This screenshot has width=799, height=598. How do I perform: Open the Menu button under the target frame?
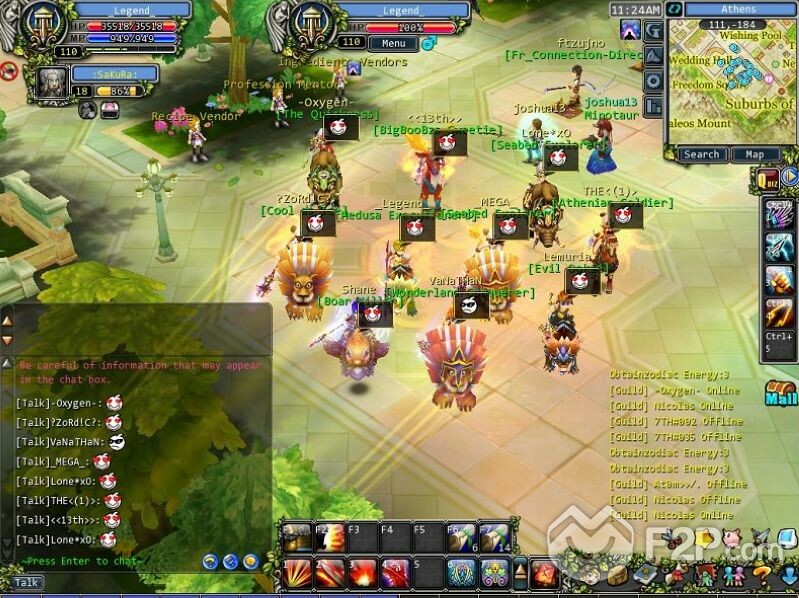pos(393,44)
